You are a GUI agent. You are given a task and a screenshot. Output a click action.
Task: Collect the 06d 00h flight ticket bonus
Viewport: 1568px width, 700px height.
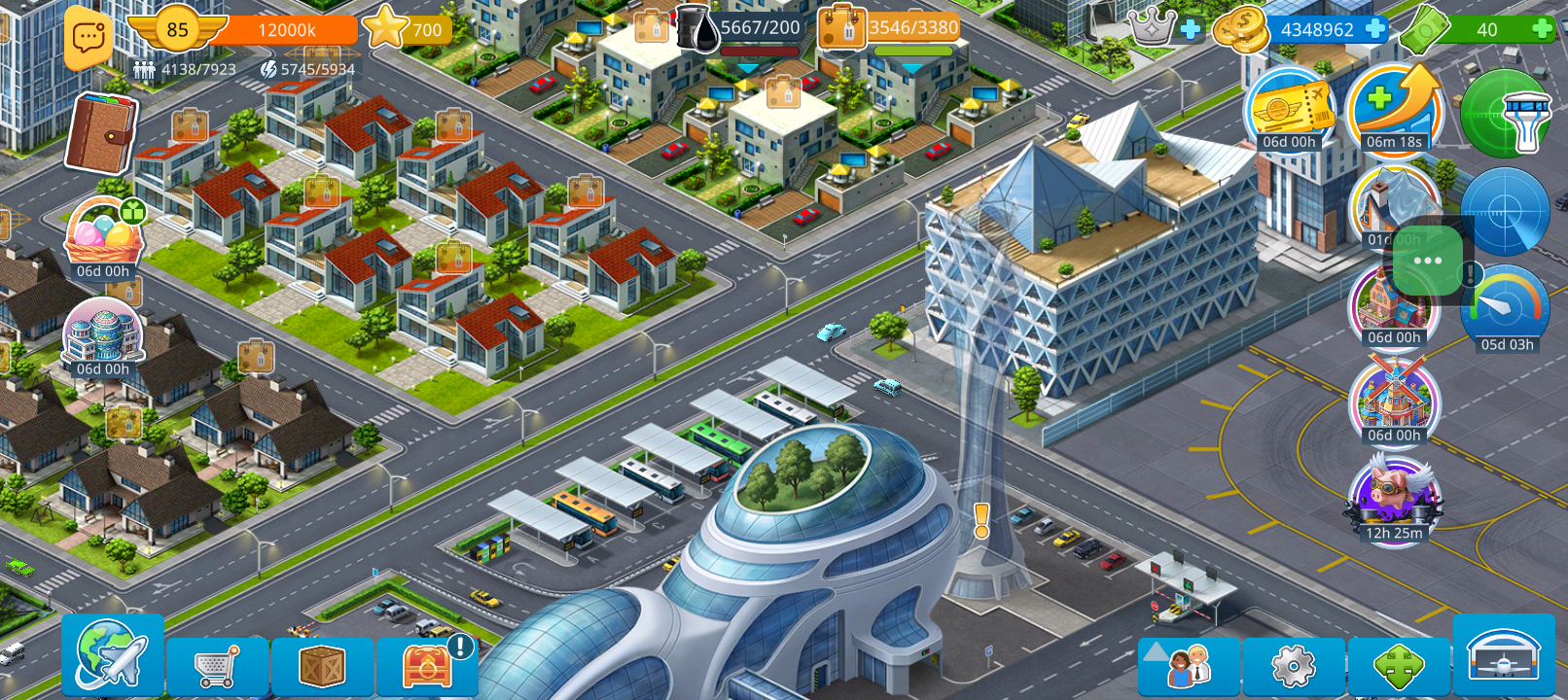tap(1291, 110)
